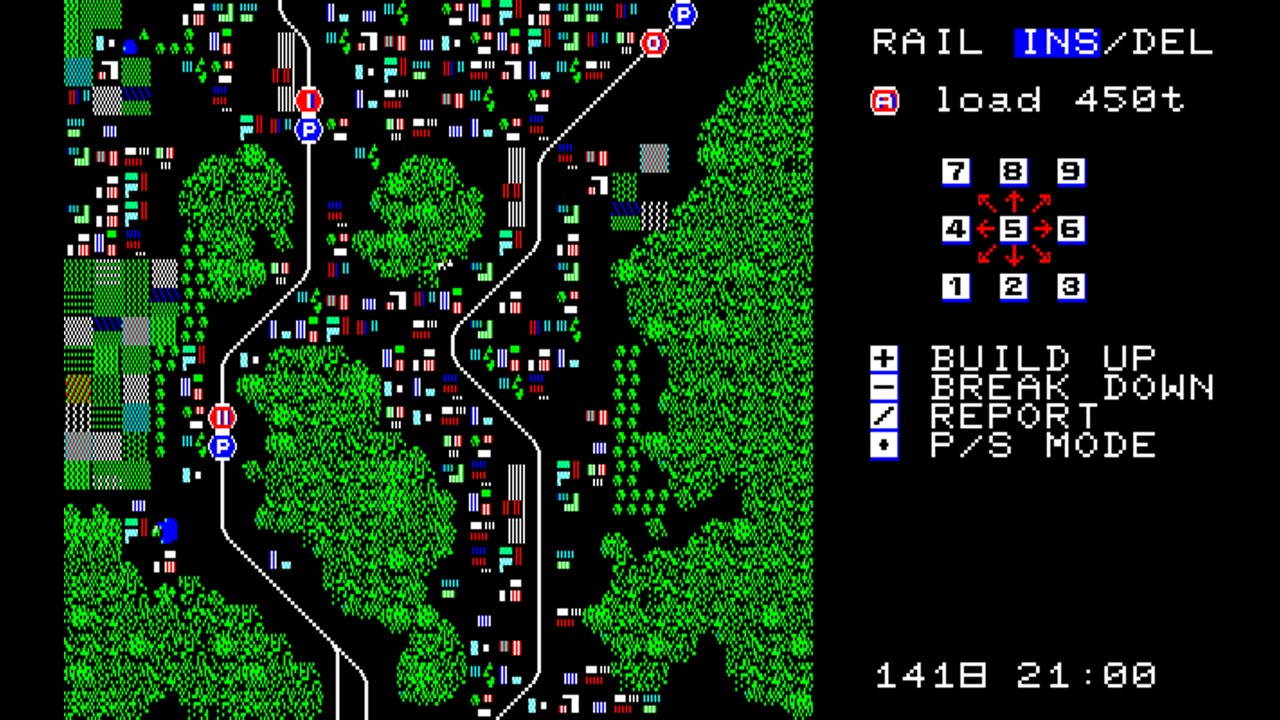Select direction key 8 (up)
Viewport: 1280px width, 720px height.
pyautogui.click(x=1013, y=172)
